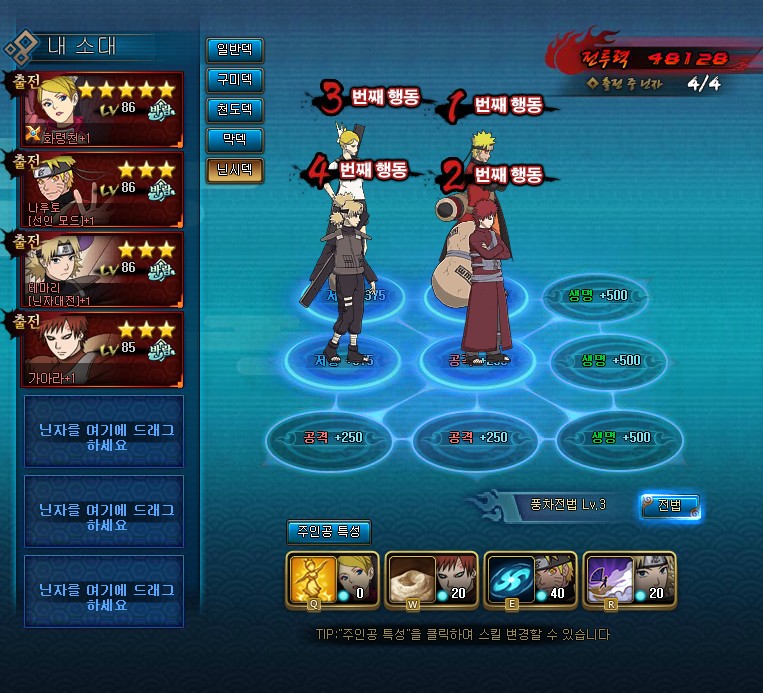Open the 천도덱 deck tab
The height and width of the screenshot is (693, 763).
coord(234,109)
